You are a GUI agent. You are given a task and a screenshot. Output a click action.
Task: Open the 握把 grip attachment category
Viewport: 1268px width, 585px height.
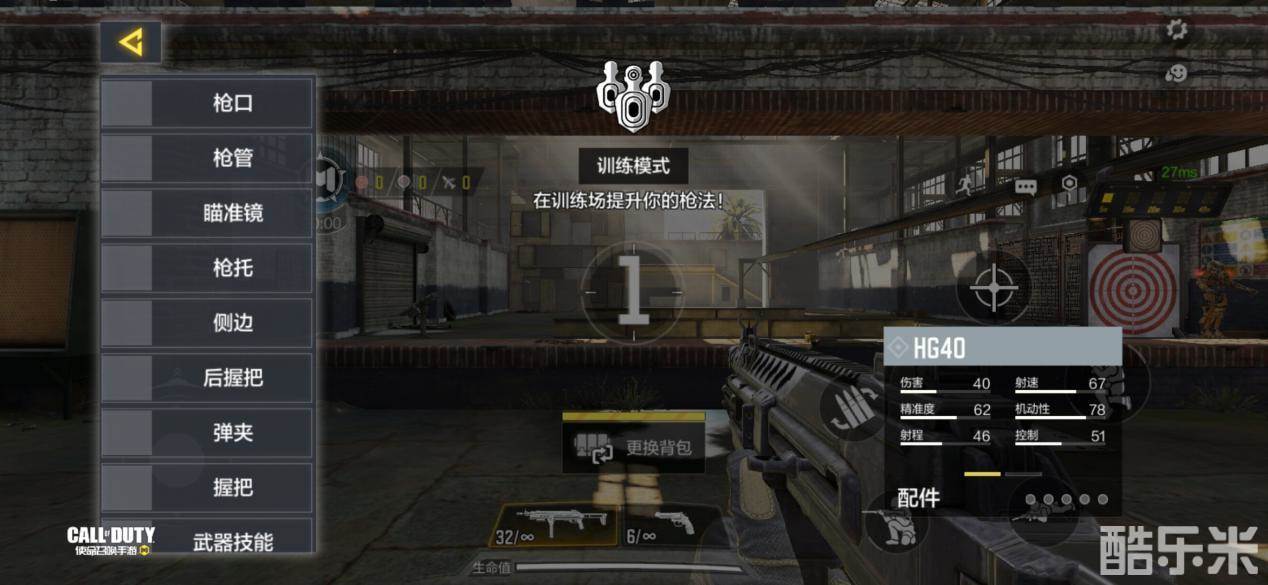pos(208,487)
